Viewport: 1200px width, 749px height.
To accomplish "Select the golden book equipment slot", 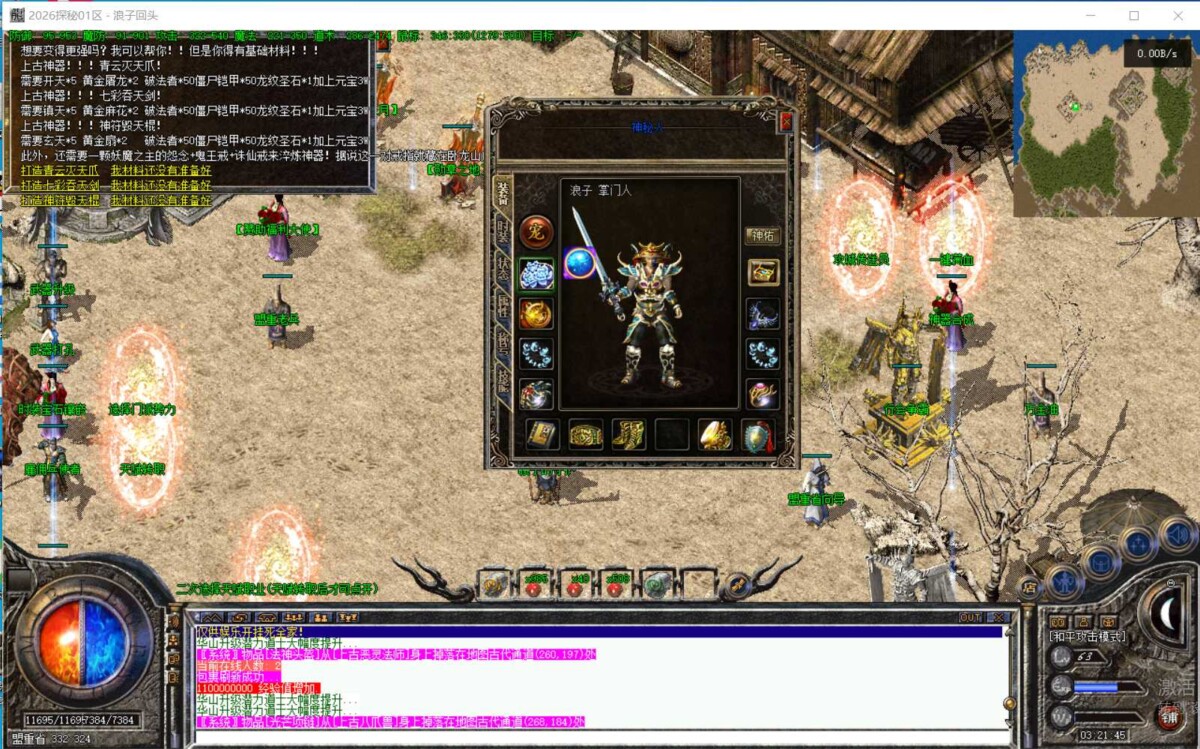I will pyautogui.click(x=542, y=435).
